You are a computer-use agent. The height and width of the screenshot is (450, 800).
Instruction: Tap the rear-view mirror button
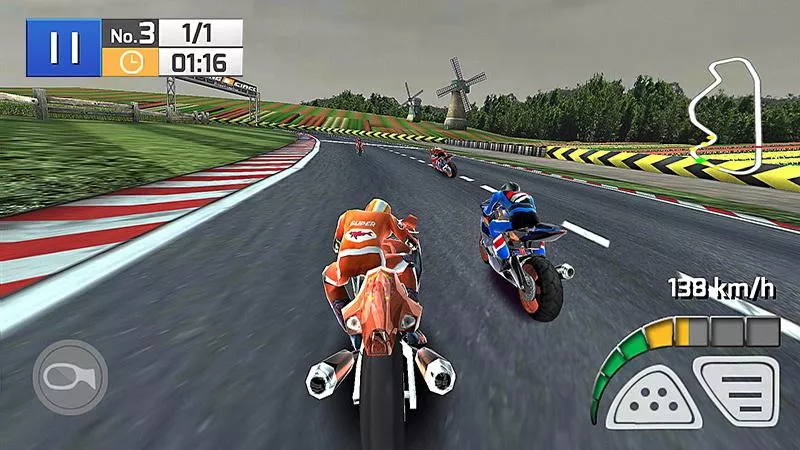coord(70,378)
